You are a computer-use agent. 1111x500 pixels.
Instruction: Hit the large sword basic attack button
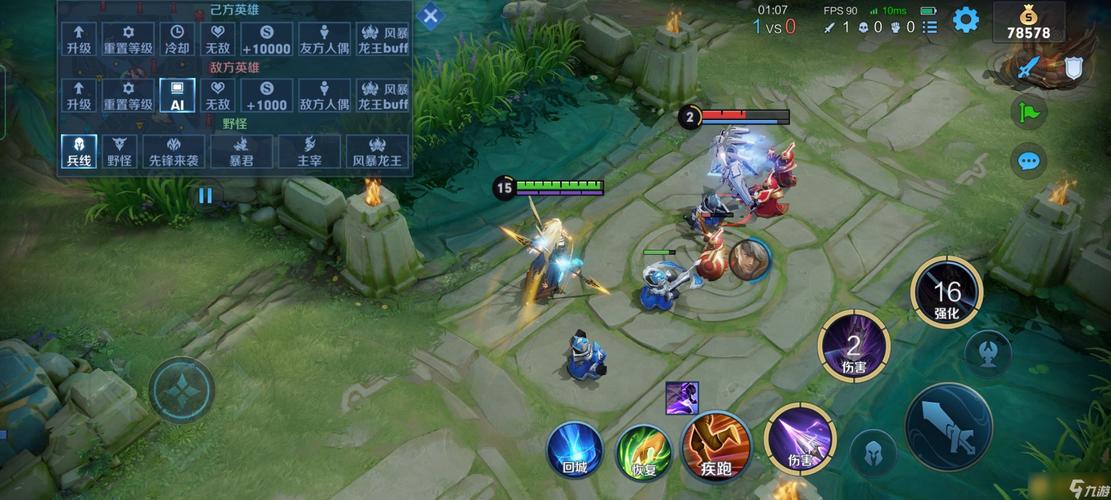click(948, 427)
